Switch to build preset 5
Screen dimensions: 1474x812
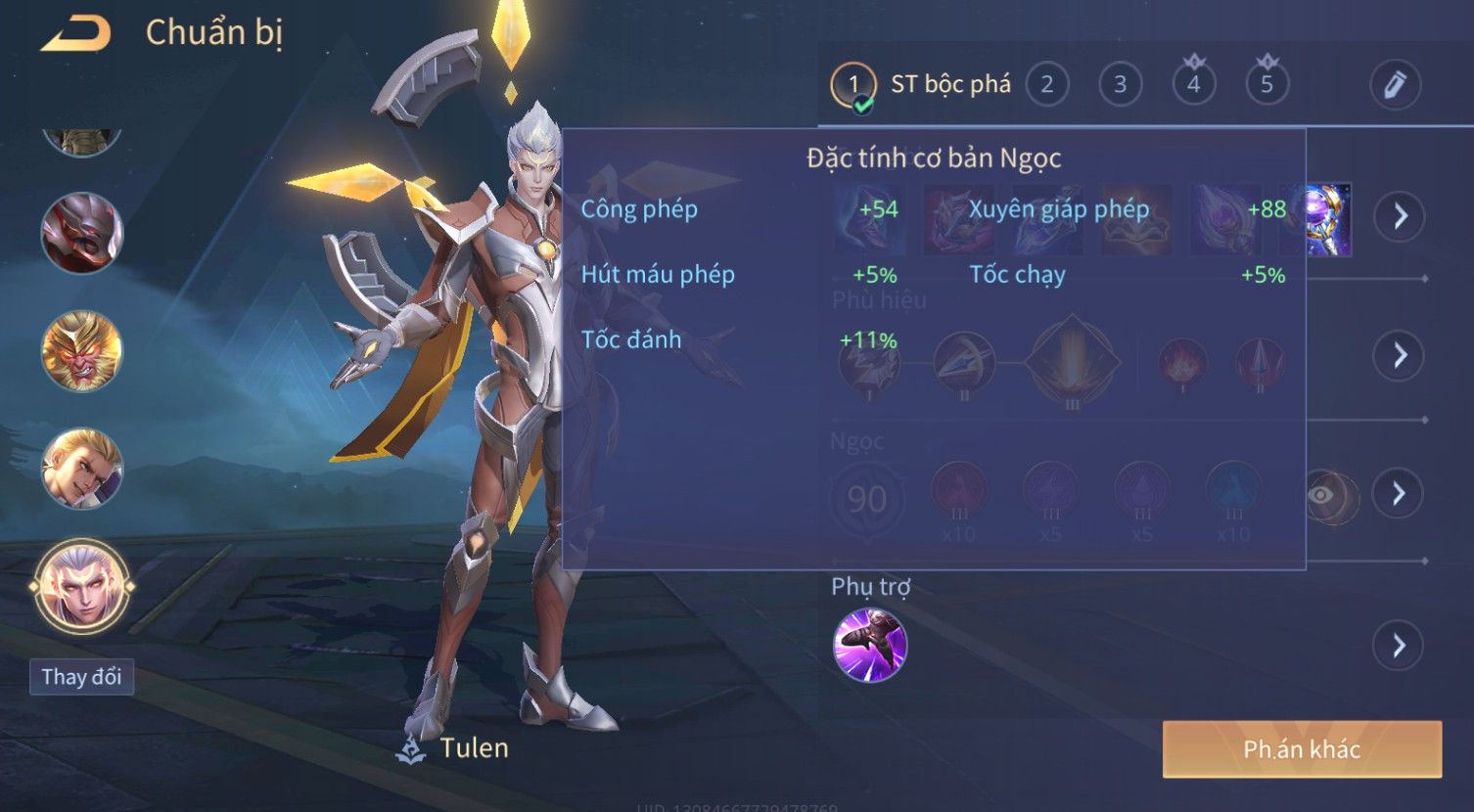pos(1267,85)
